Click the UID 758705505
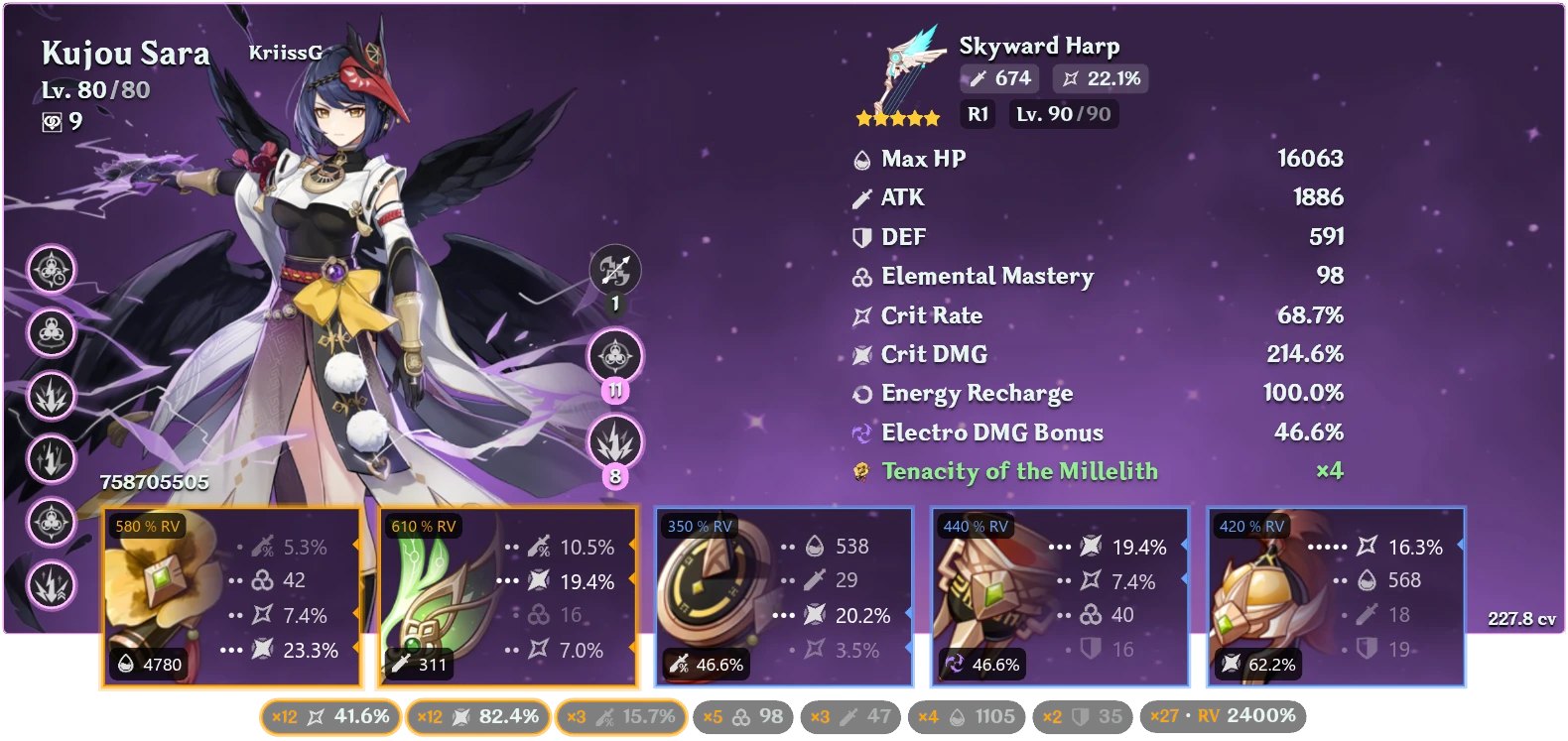This screenshot has width=1568, height=741. click(x=153, y=484)
